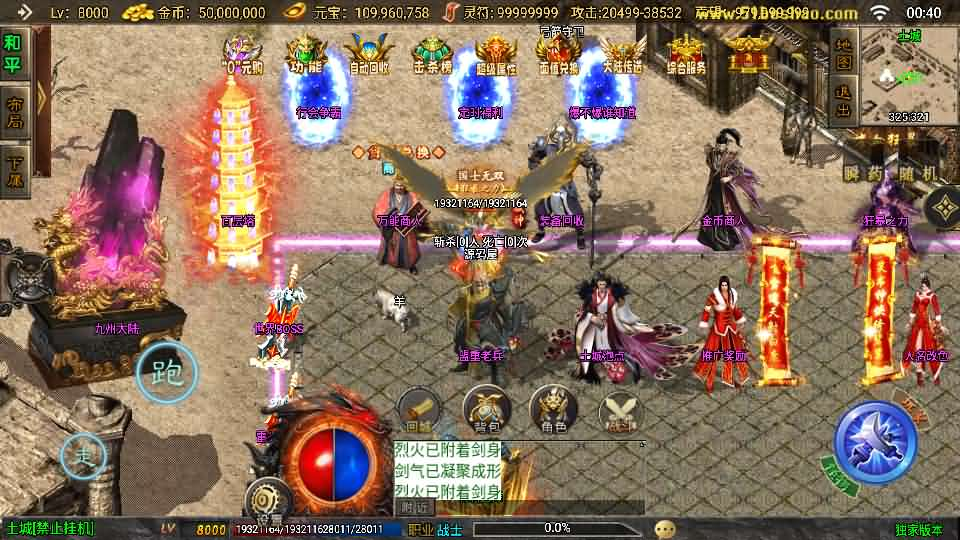Click the 退出 exit button
Screen dimensions: 960x540
point(843,104)
